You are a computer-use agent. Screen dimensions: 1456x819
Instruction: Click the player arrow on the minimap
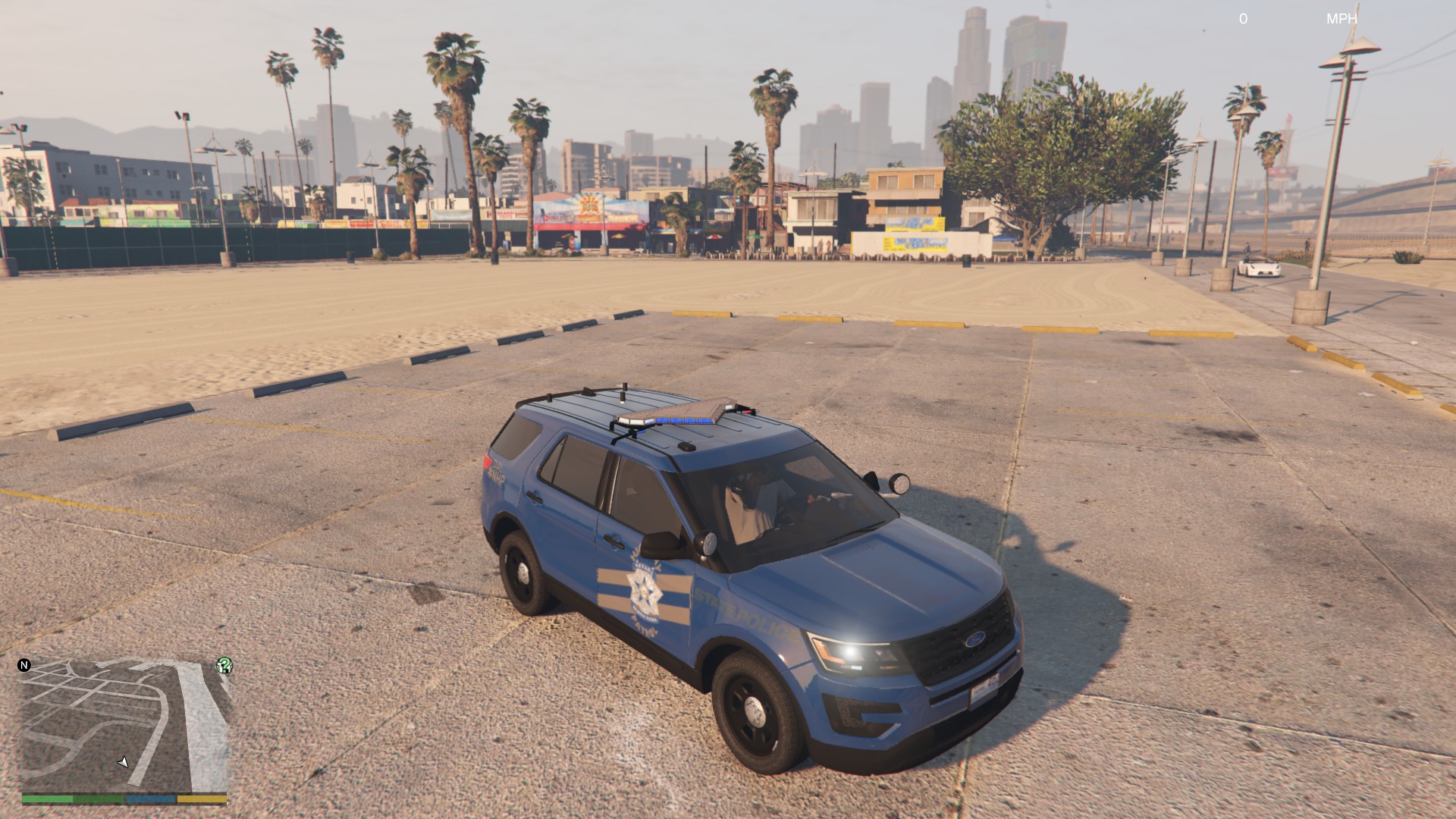(123, 761)
